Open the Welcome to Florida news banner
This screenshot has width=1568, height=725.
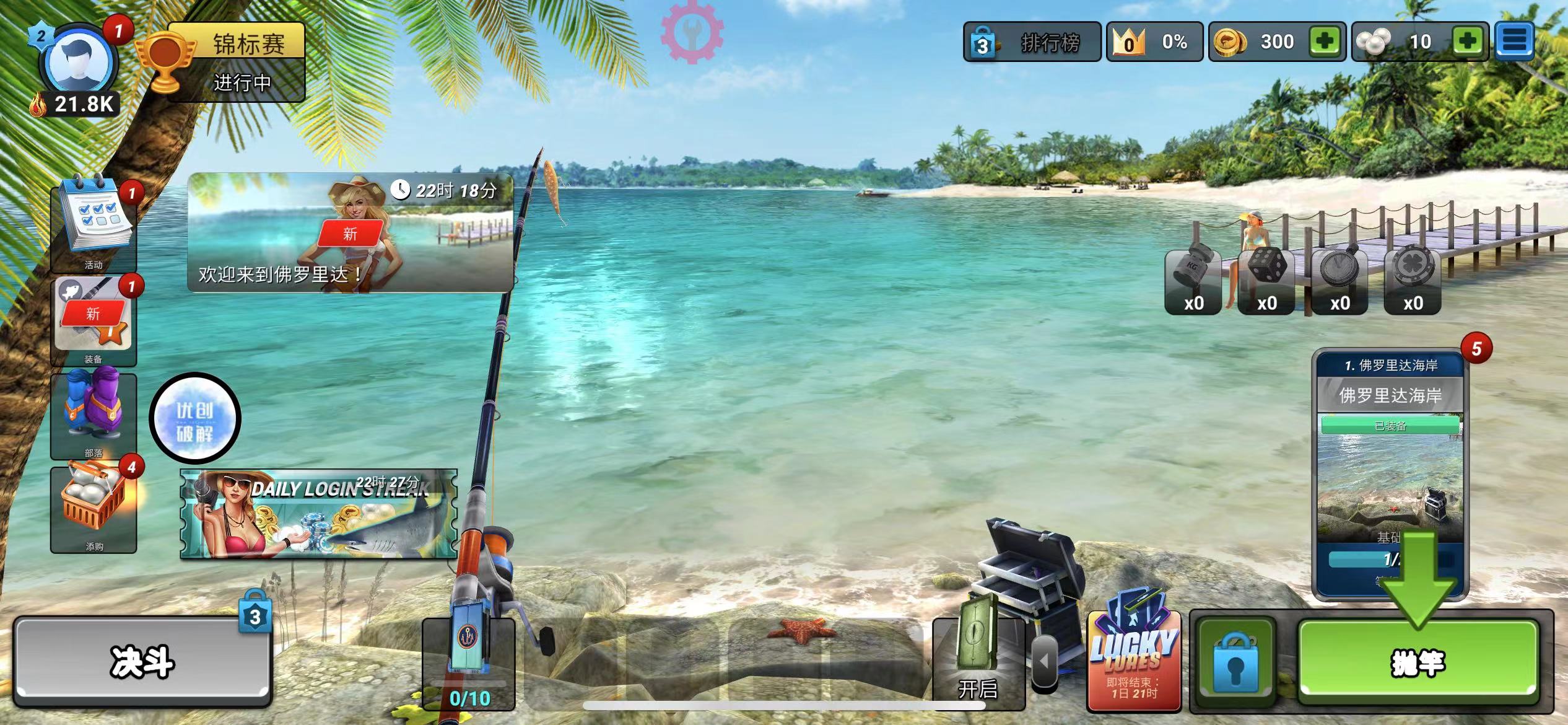351,233
